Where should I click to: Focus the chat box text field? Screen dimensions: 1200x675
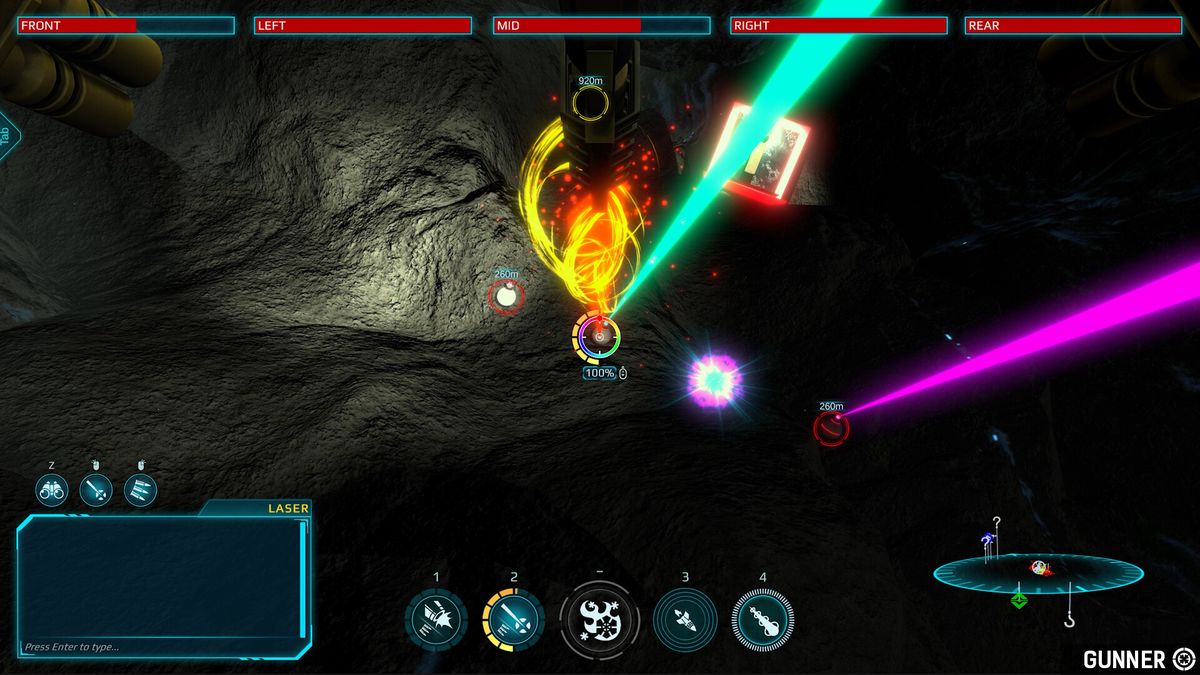pyautogui.click(x=160, y=647)
